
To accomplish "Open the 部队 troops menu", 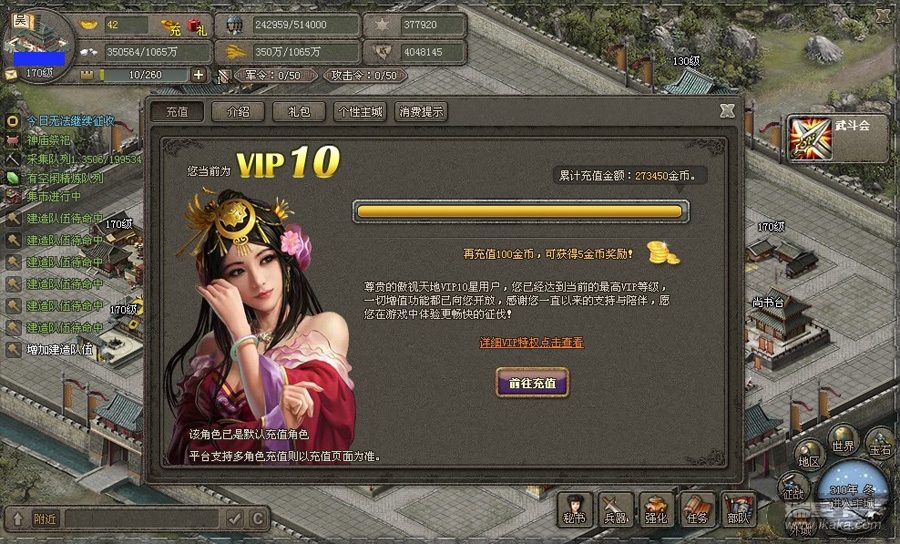I will pos(738,509).
